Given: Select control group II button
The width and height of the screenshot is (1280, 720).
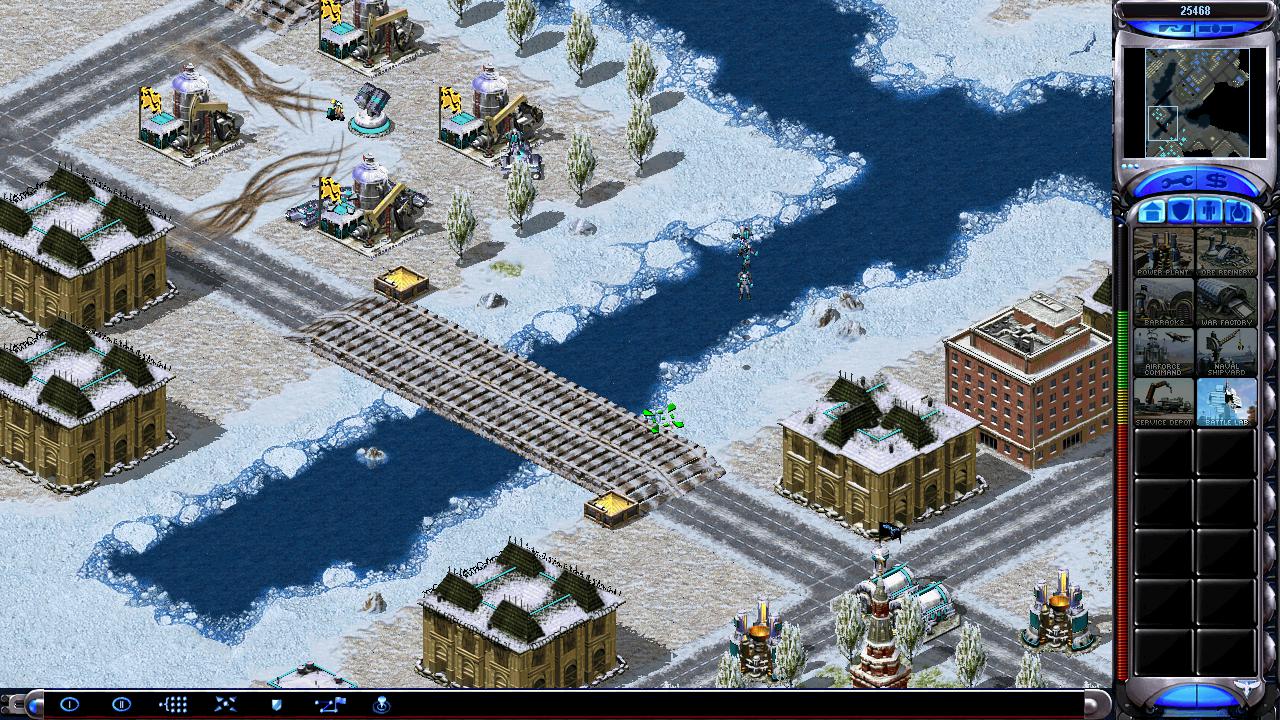Looking at the screenshot, I should 121,705.
